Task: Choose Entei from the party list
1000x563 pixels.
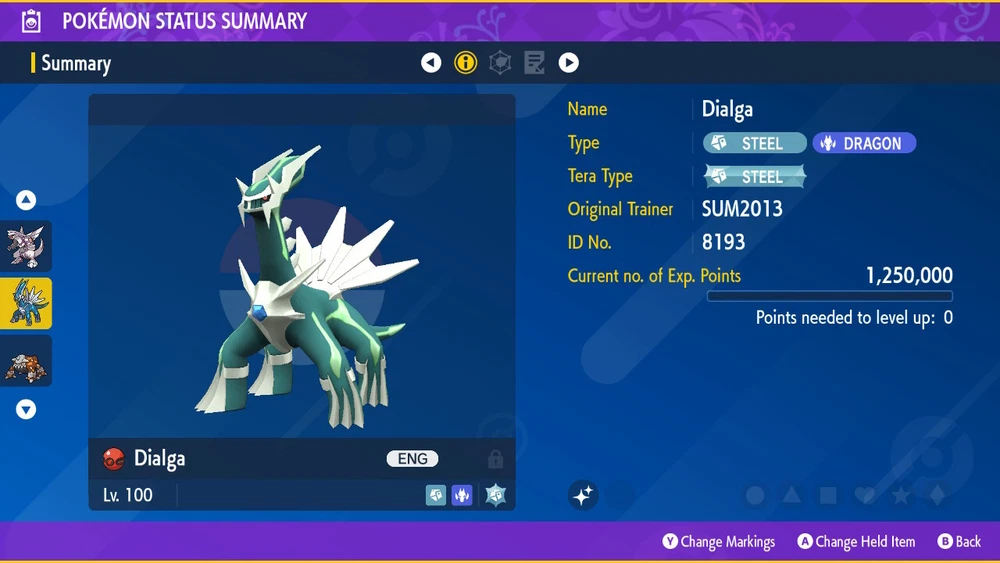Action: pyautogui.click(x=26, y=362)
